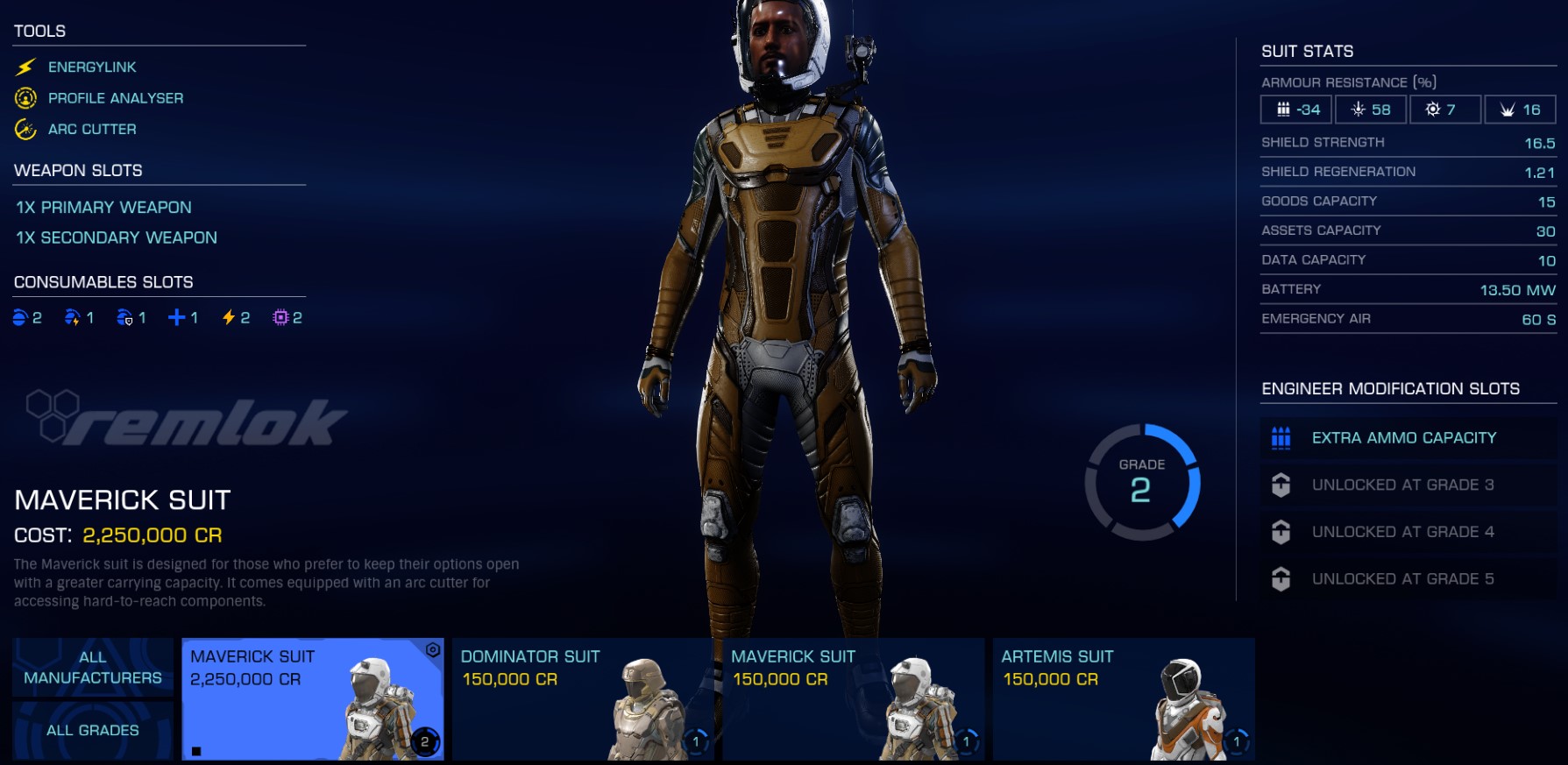Select the Energylink tool
Viewport: 1568px width, 765px height.
pyautogui.click(x=92, y=67)
